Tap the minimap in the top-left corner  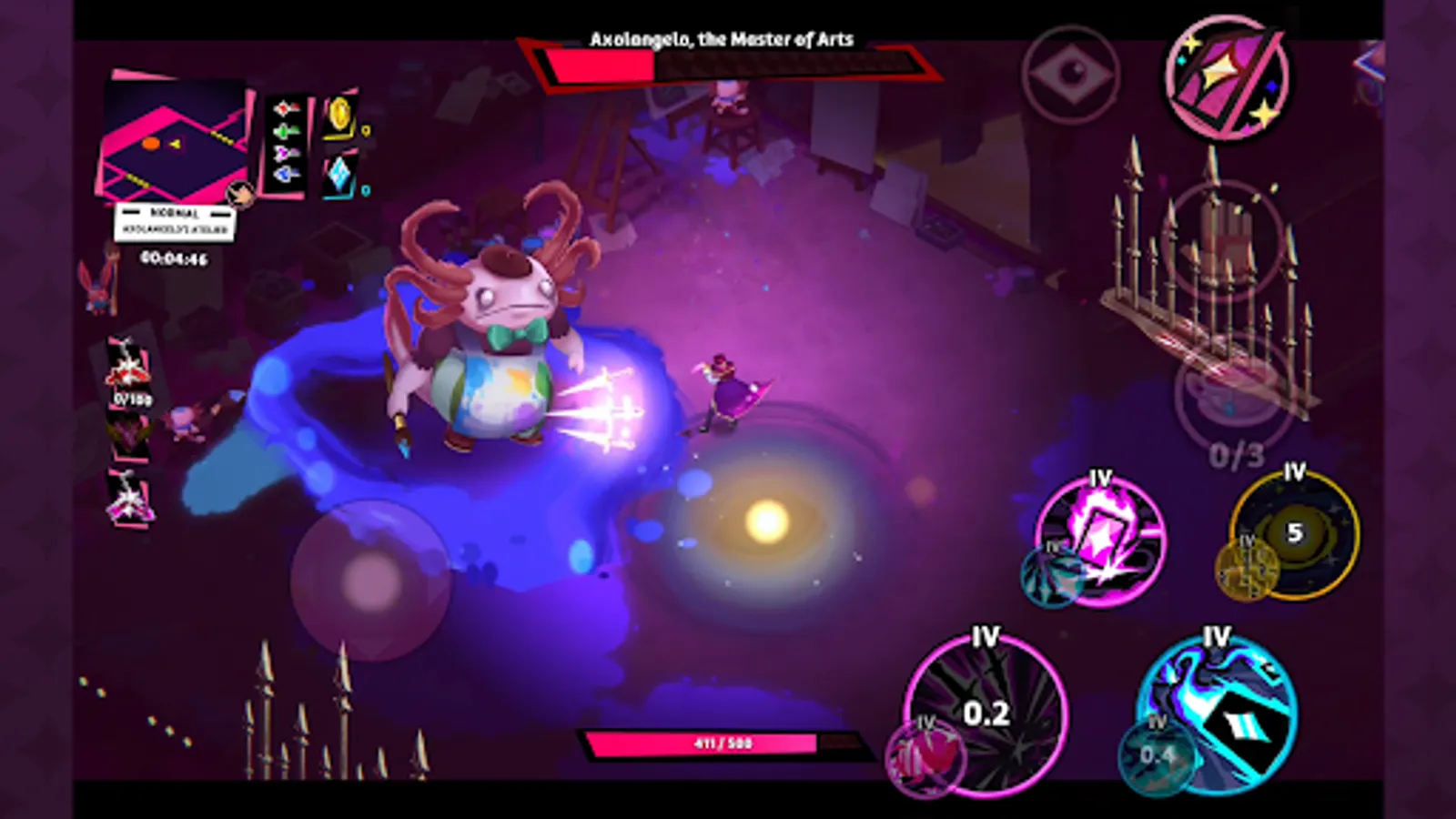point(173,136)
